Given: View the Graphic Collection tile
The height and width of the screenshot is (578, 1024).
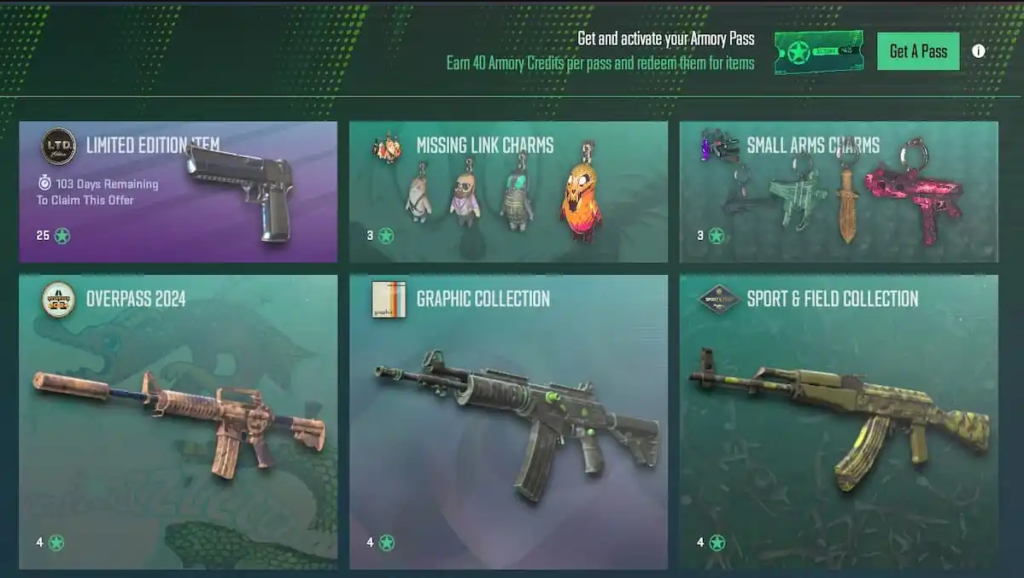Looking at the screenshot, I should (508, 421).
